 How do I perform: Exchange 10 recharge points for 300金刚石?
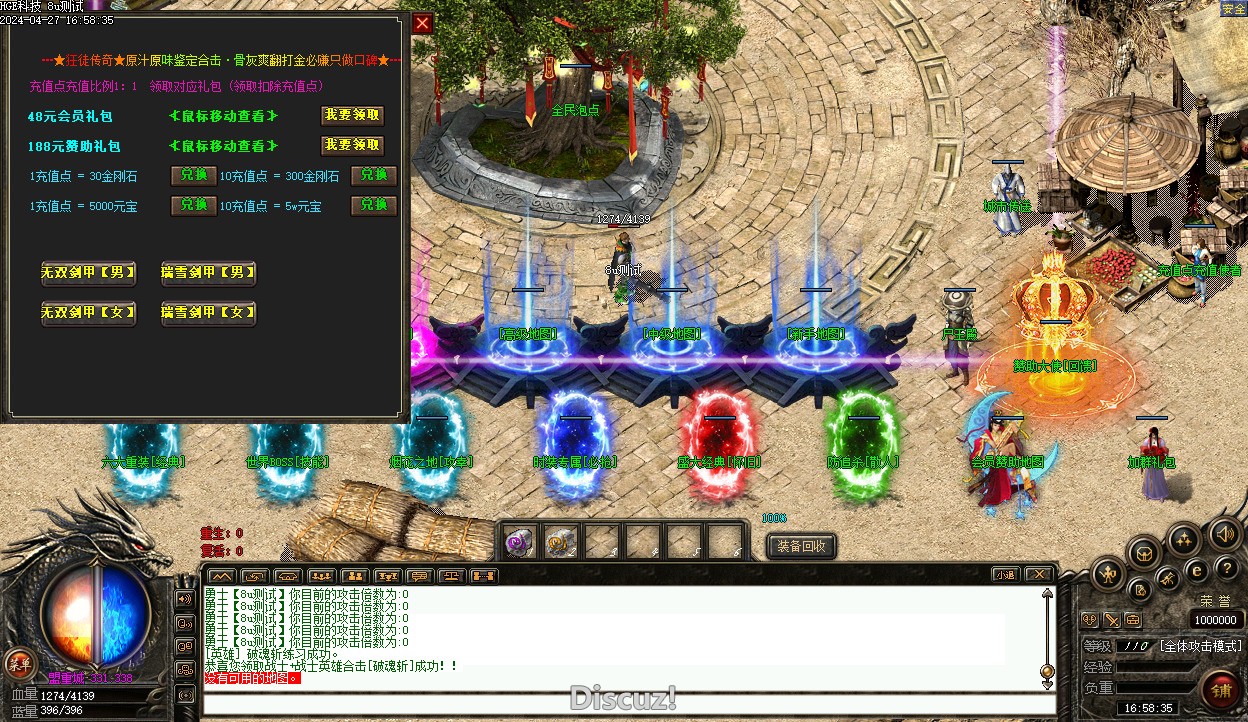point(373,176)
